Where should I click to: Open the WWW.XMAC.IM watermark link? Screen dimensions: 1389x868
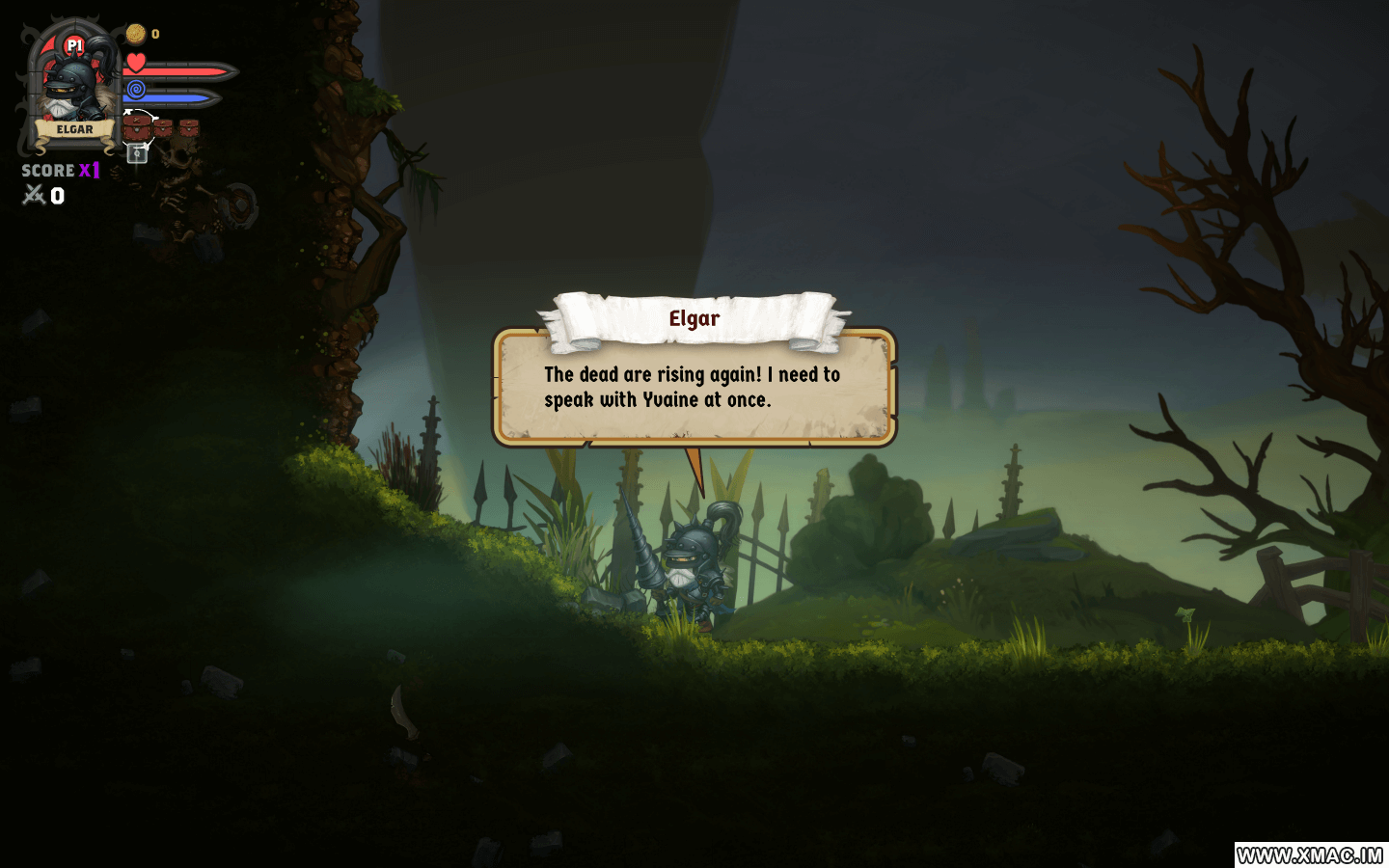[1309, 853]
